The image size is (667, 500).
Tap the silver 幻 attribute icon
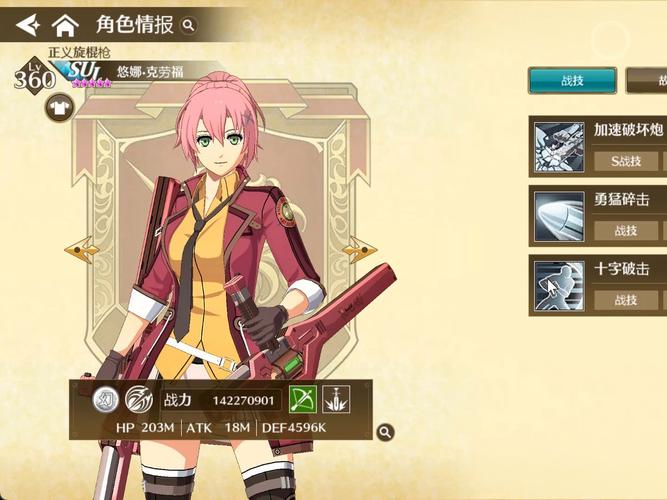click(106, 400)
